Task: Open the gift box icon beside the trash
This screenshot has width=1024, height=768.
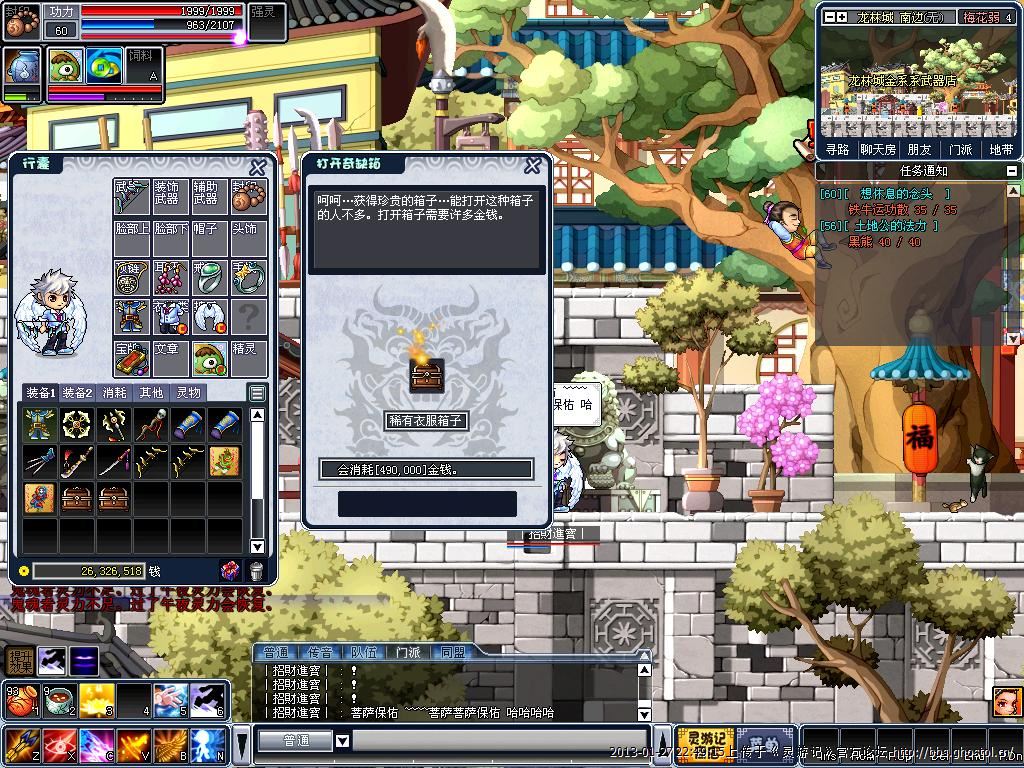Action: [x=230, y=571]
